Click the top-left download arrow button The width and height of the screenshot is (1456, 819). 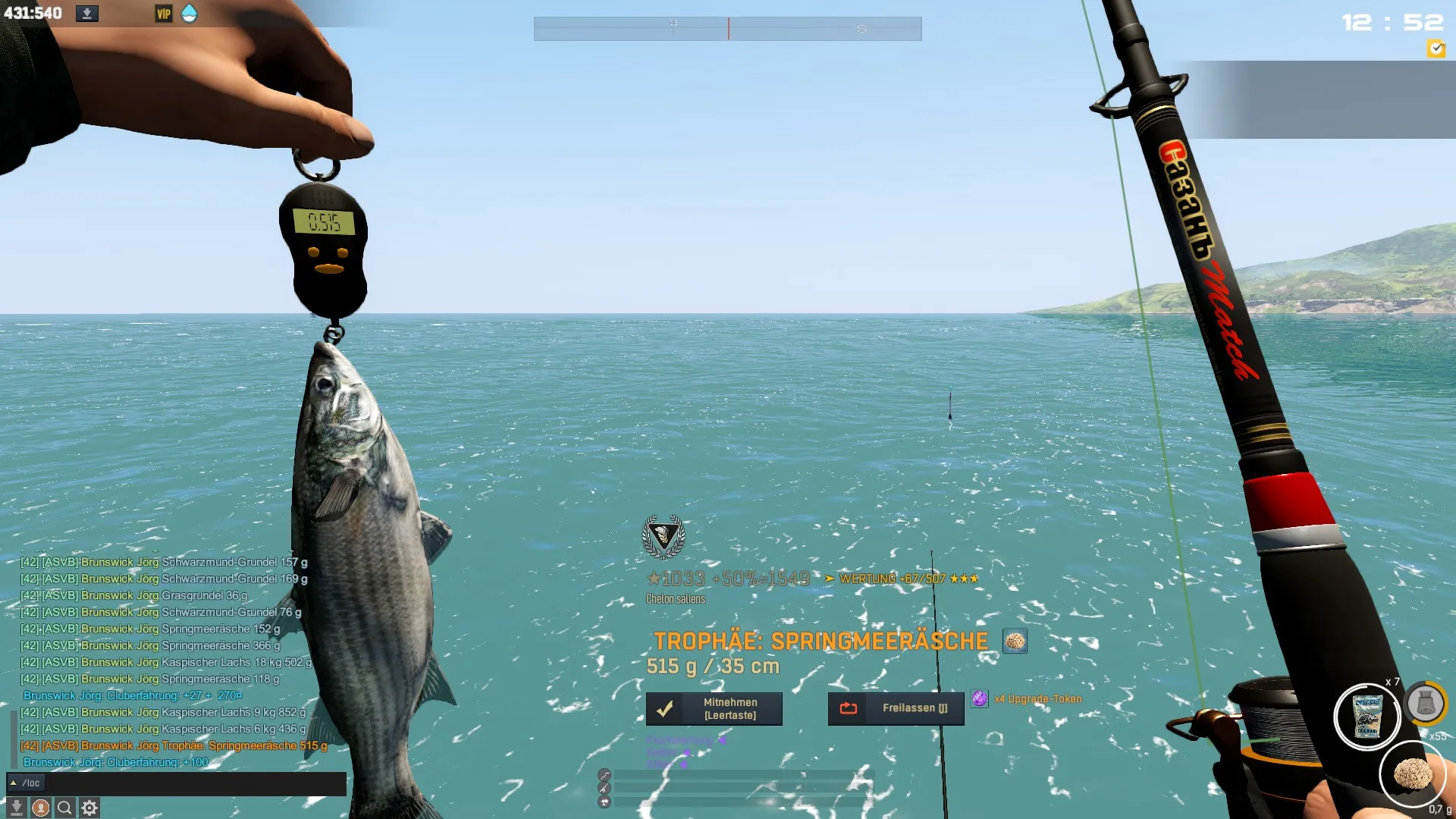(87, 14)
